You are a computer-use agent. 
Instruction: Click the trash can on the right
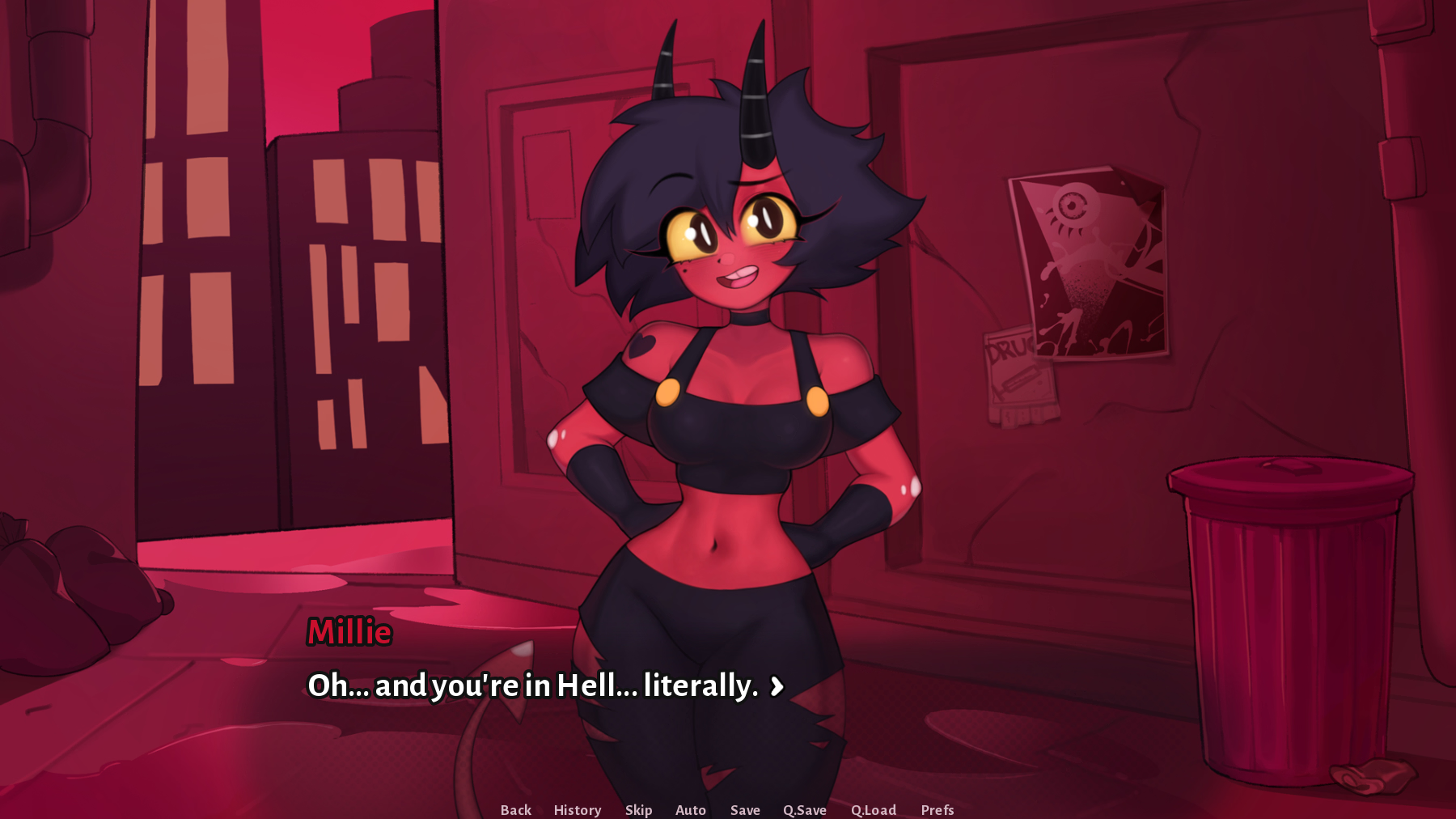1288,623
